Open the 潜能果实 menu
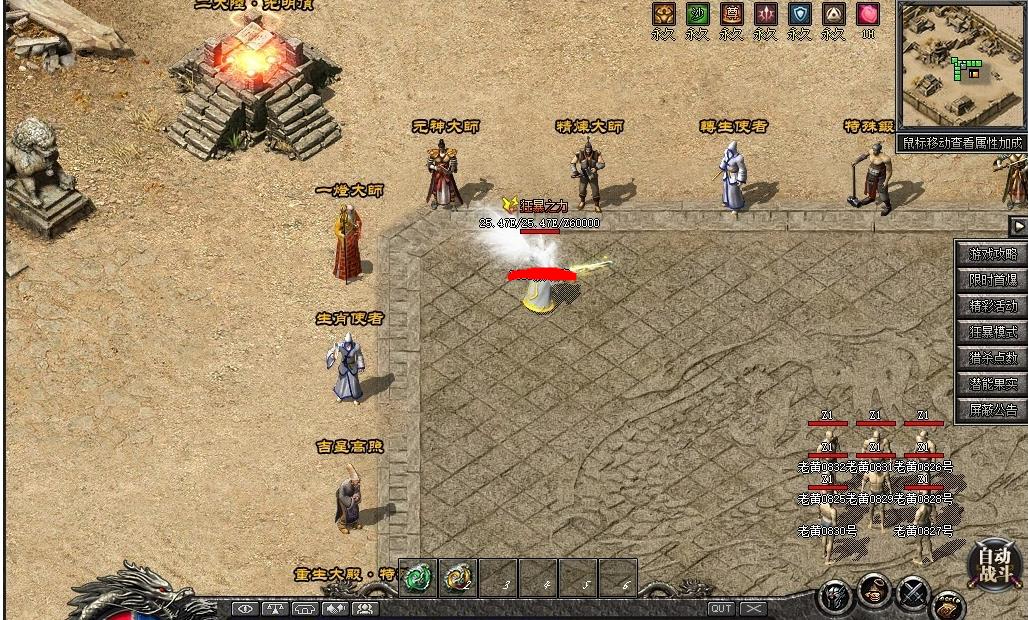The image size is (1028, 620). tap(992, 384)
